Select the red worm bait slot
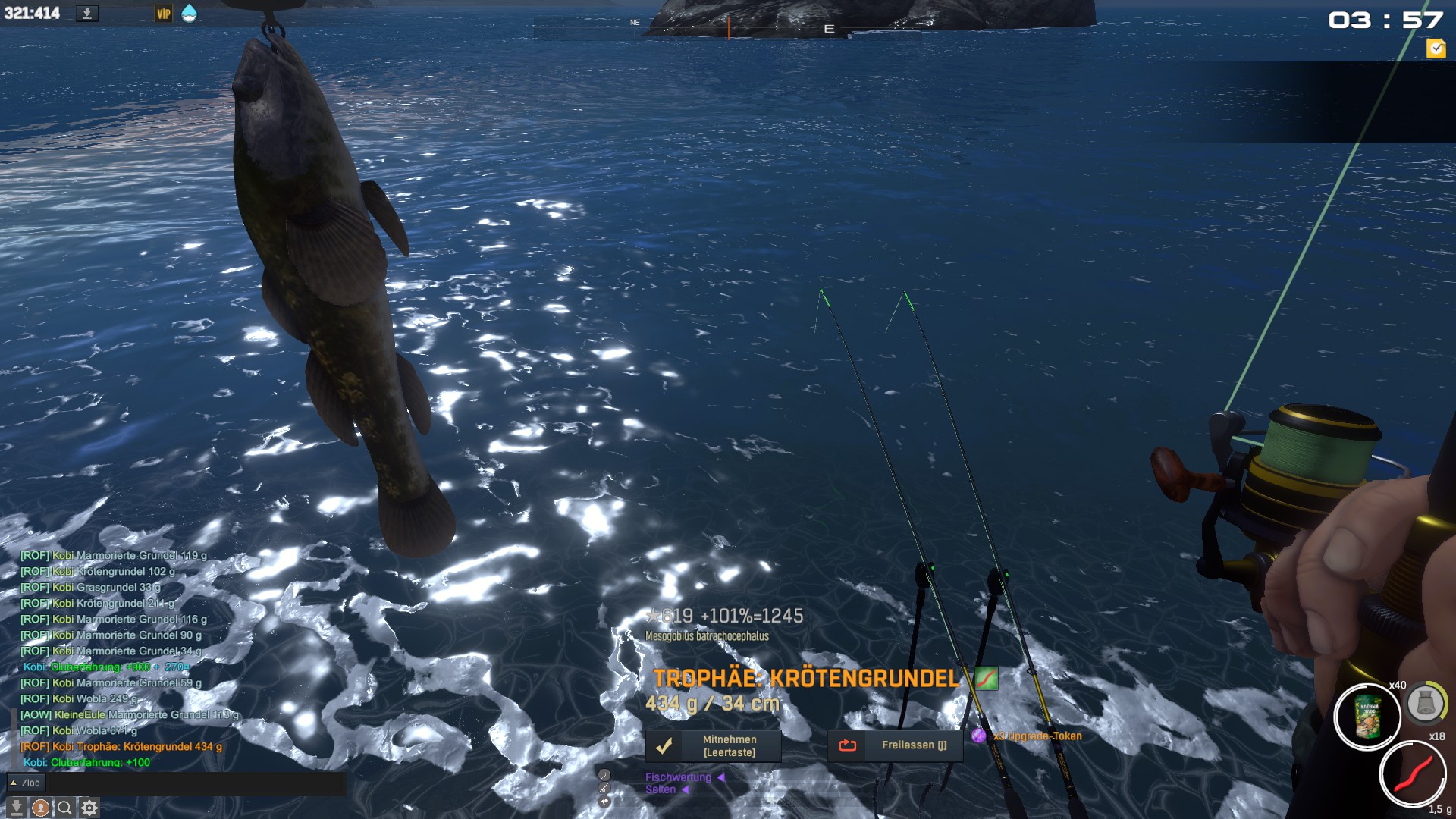 [x=1413, y=773]
